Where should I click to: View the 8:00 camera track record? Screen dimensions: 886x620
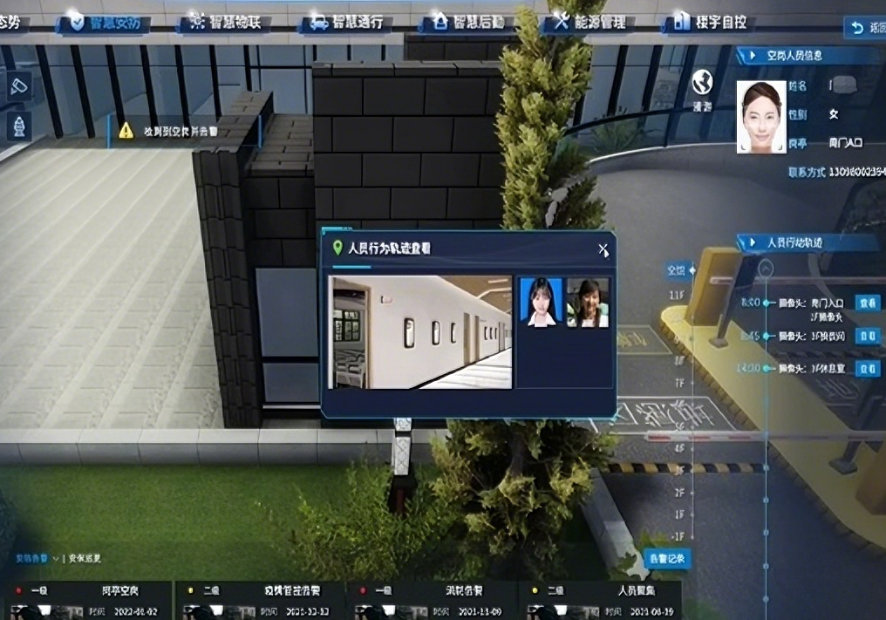(867, 301)
